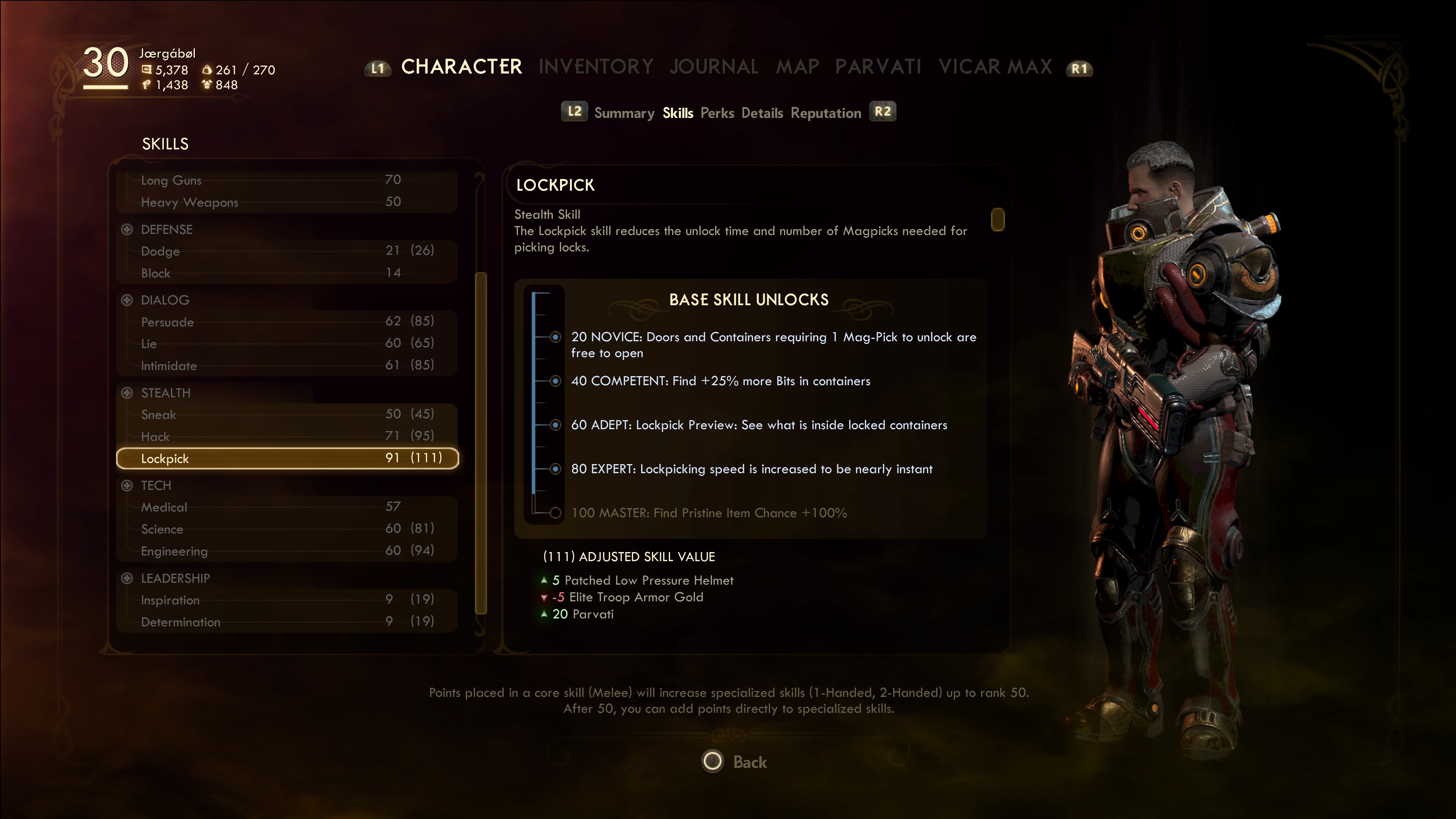Screen dimensions: 1456x819
Task: Open the Map tab
Action: (797, 67)
